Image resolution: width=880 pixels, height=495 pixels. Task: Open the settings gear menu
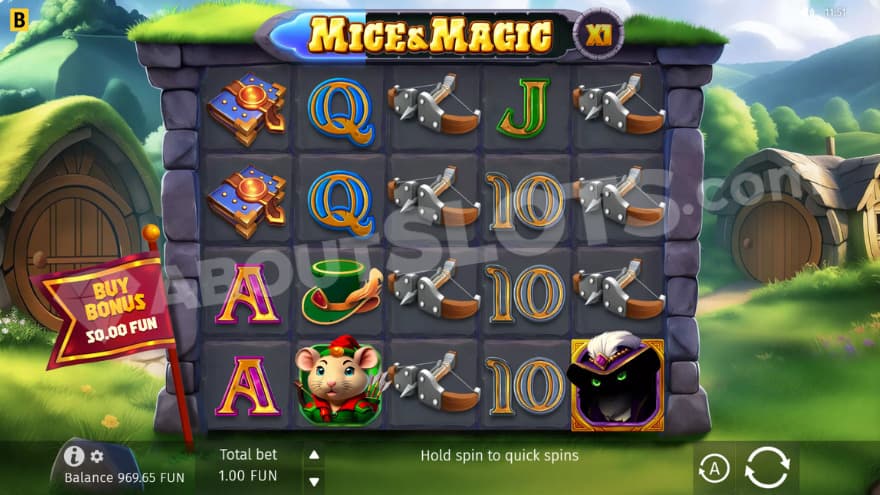[97, 456]
